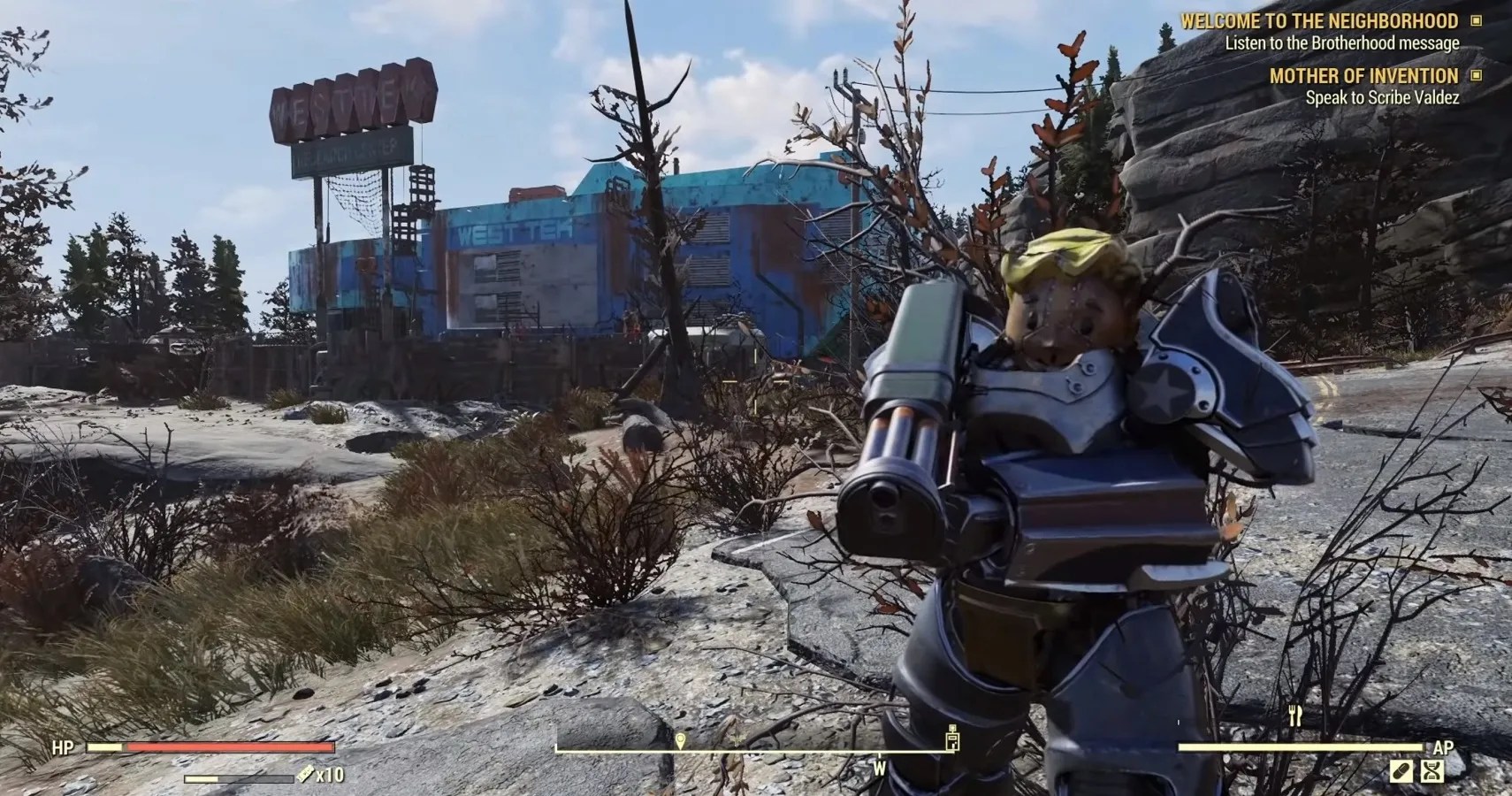Untick the quest marker beside Speak to Scribe Valdez
The height and width of the screenshot is (796, 1512).
(x=1475, y=76)
